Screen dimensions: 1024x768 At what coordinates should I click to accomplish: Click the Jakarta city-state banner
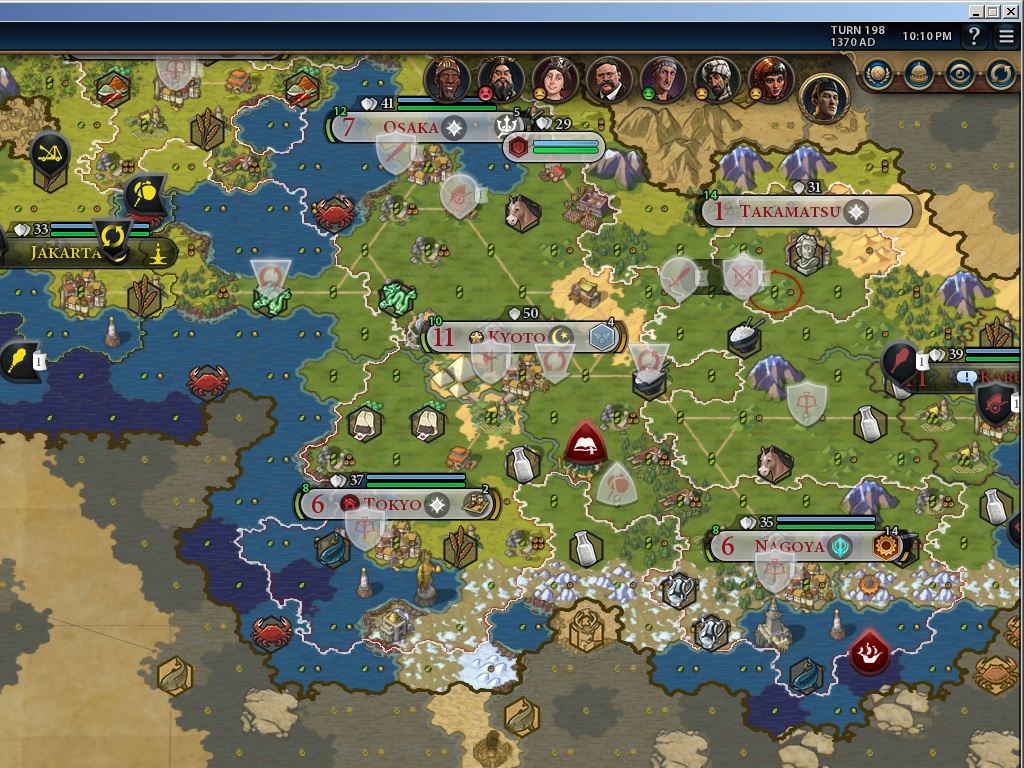click(x=65, y=252)
